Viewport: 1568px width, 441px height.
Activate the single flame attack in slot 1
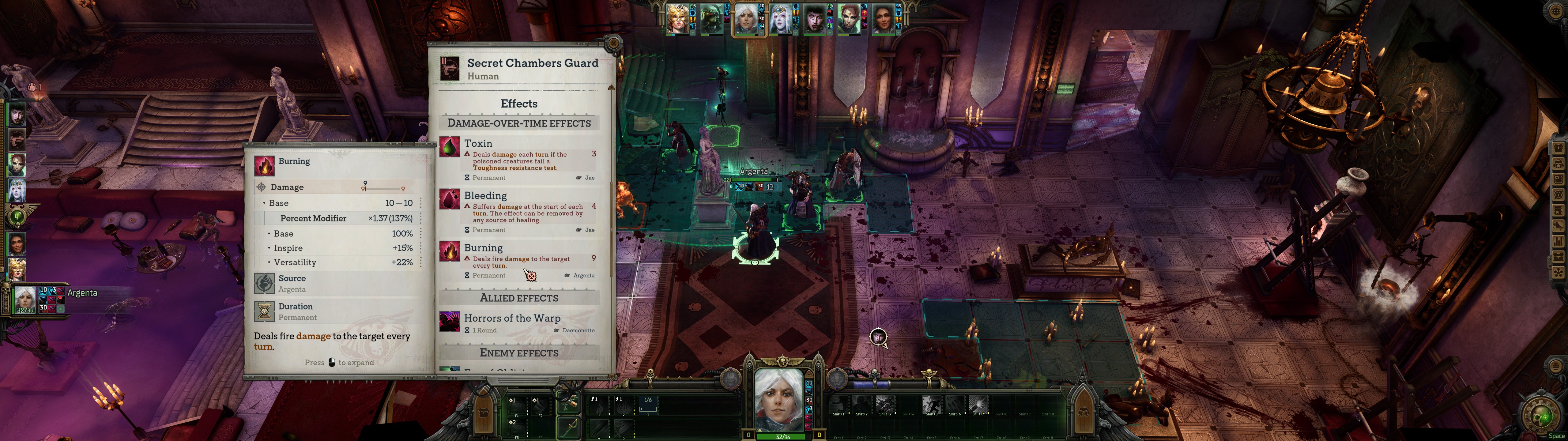point(599,406)
